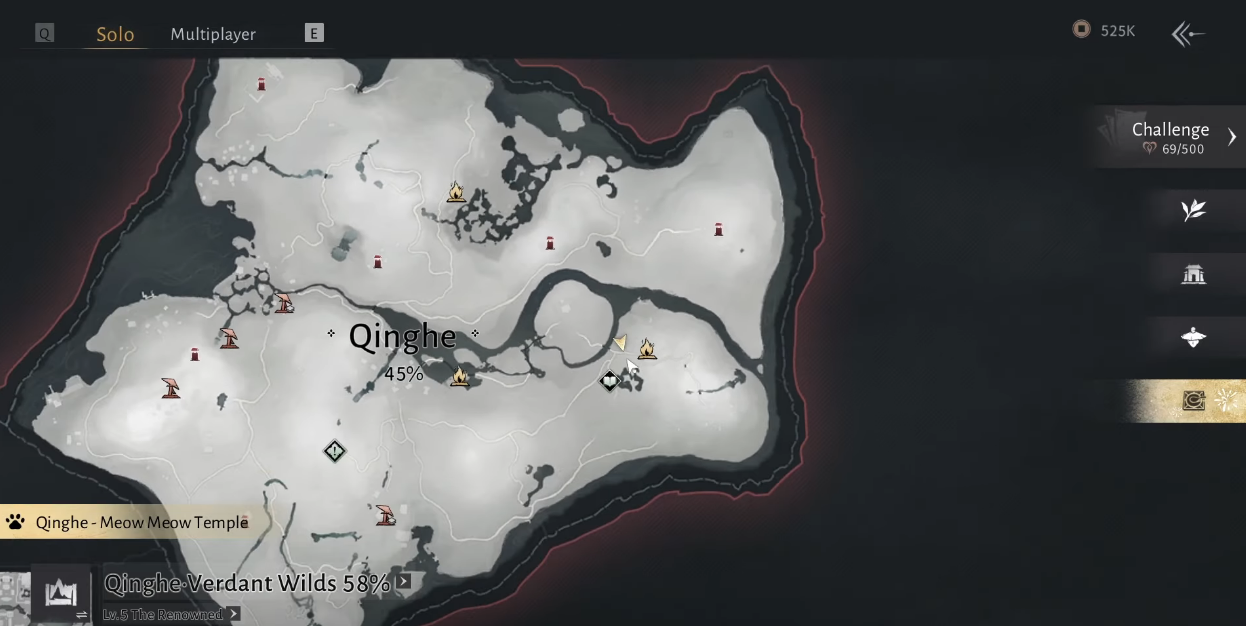Select the leaf sprig filter

point(1193,210)
